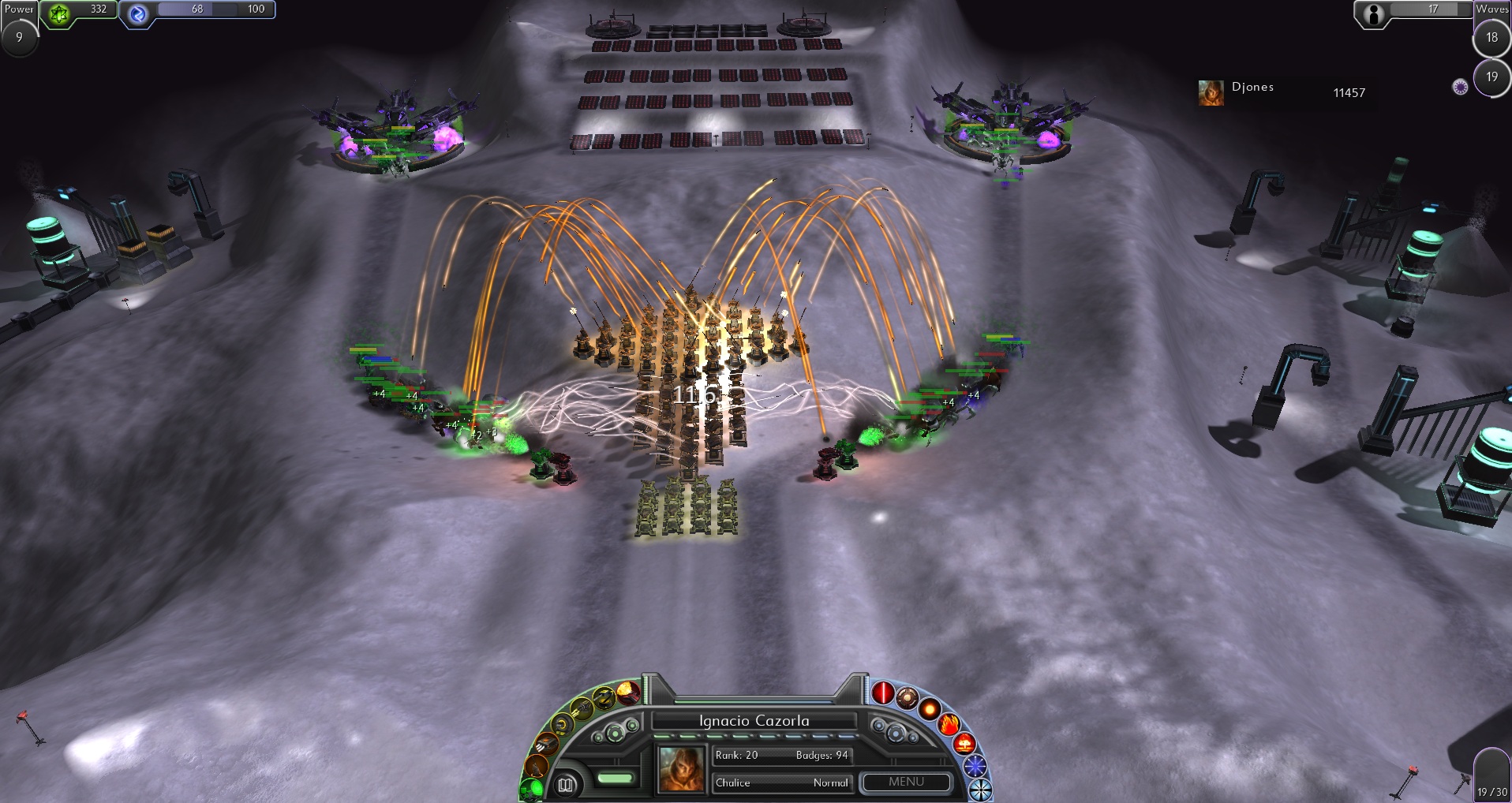Launch the mushroom cloud nuke ability
The image size is (1512, 803).
964,743
